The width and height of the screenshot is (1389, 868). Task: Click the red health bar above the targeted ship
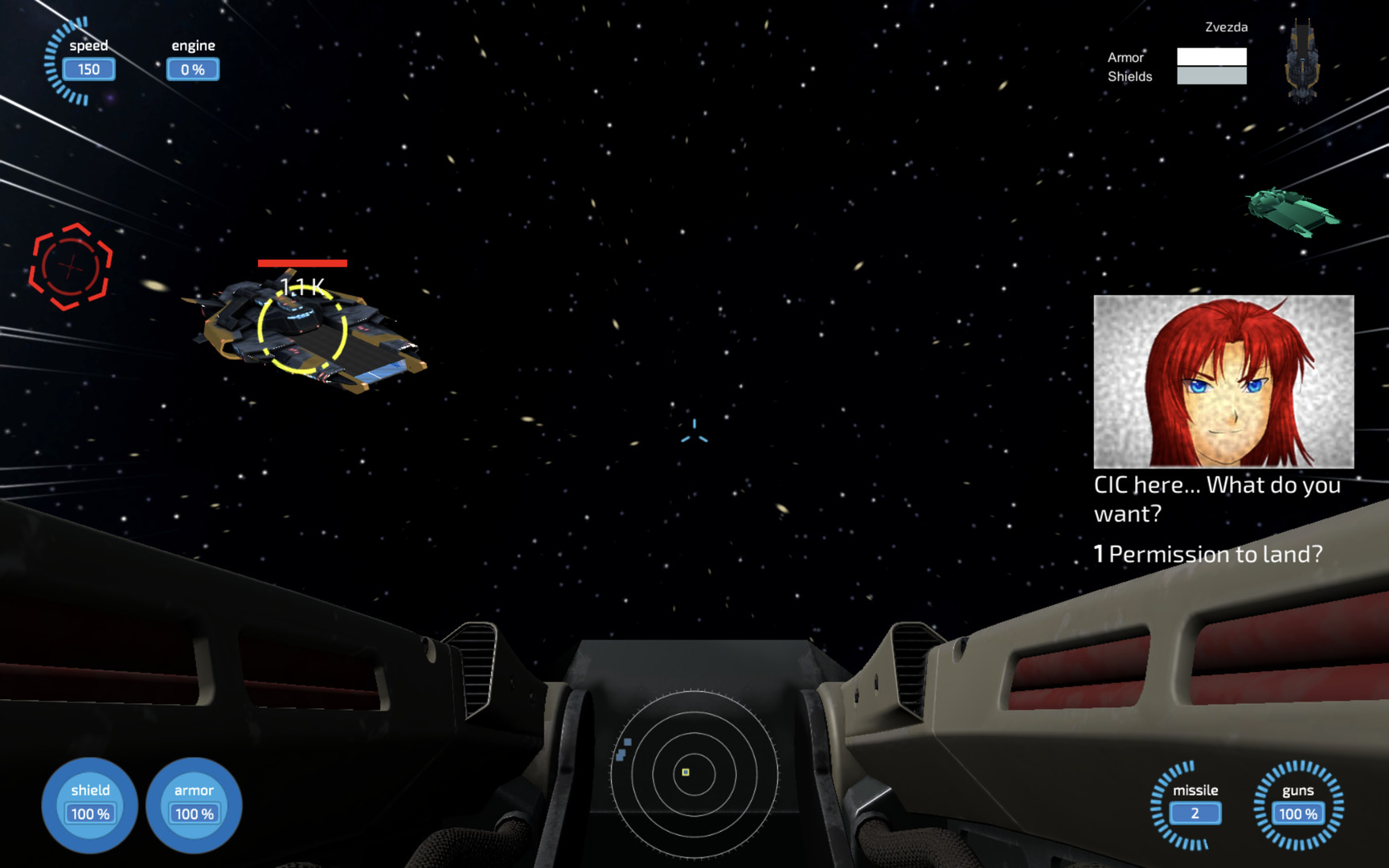point(301,264)
